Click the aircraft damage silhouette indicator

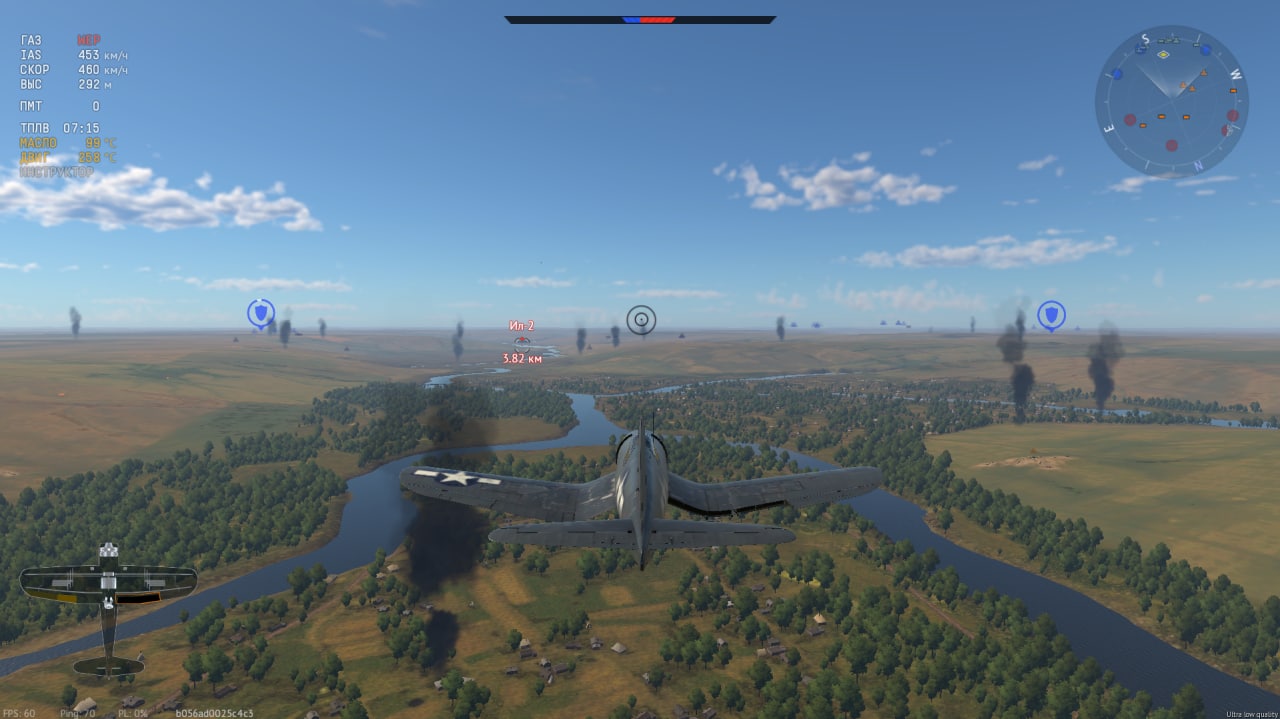pyautogui.click(x=108, y=608)
